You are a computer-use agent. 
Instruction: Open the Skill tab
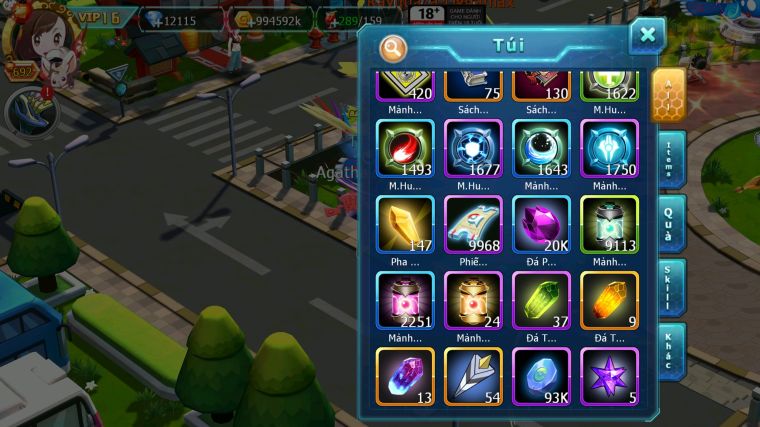[671, 288]
